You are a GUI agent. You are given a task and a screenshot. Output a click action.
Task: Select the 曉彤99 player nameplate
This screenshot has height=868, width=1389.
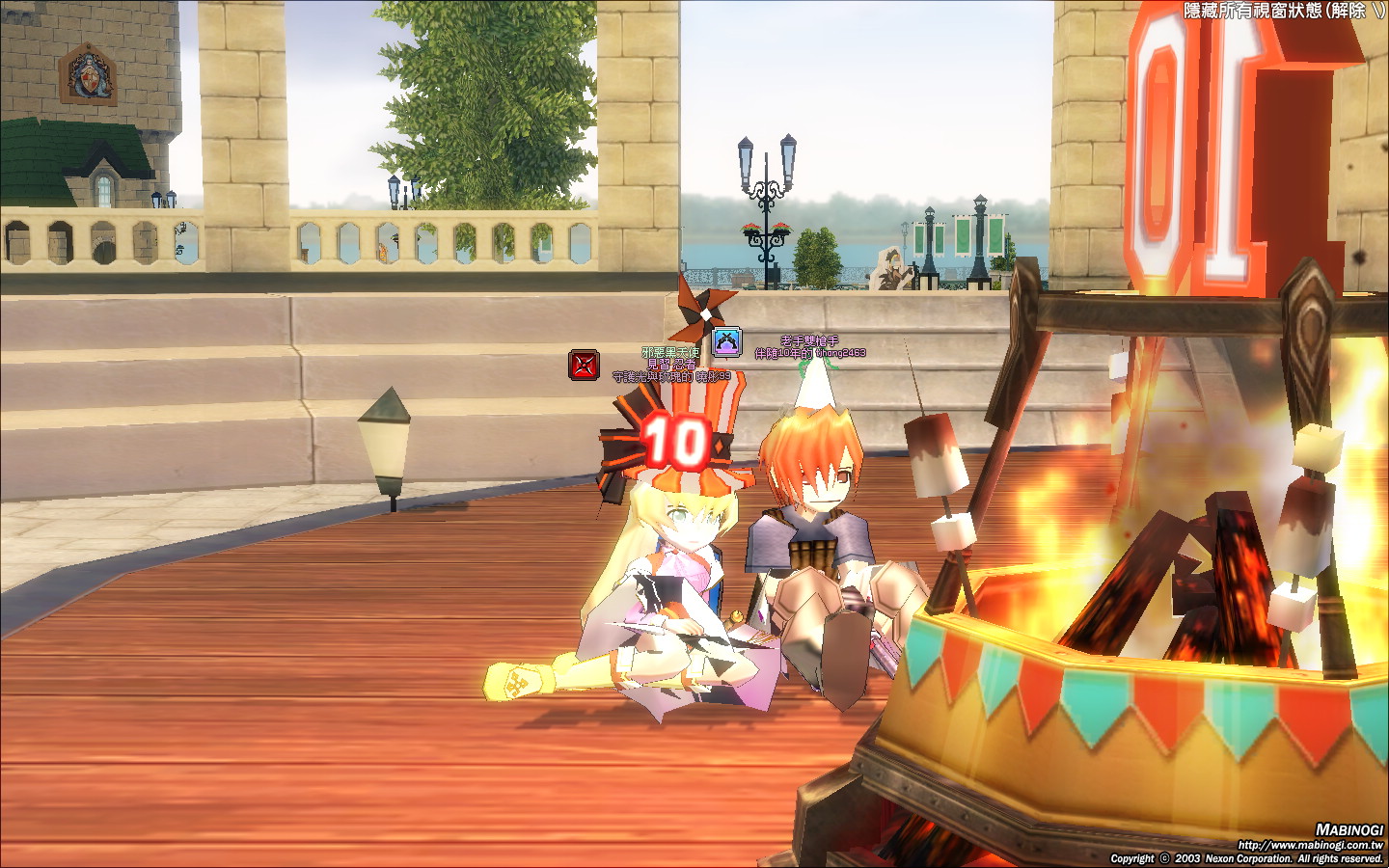tap(672, 377)
